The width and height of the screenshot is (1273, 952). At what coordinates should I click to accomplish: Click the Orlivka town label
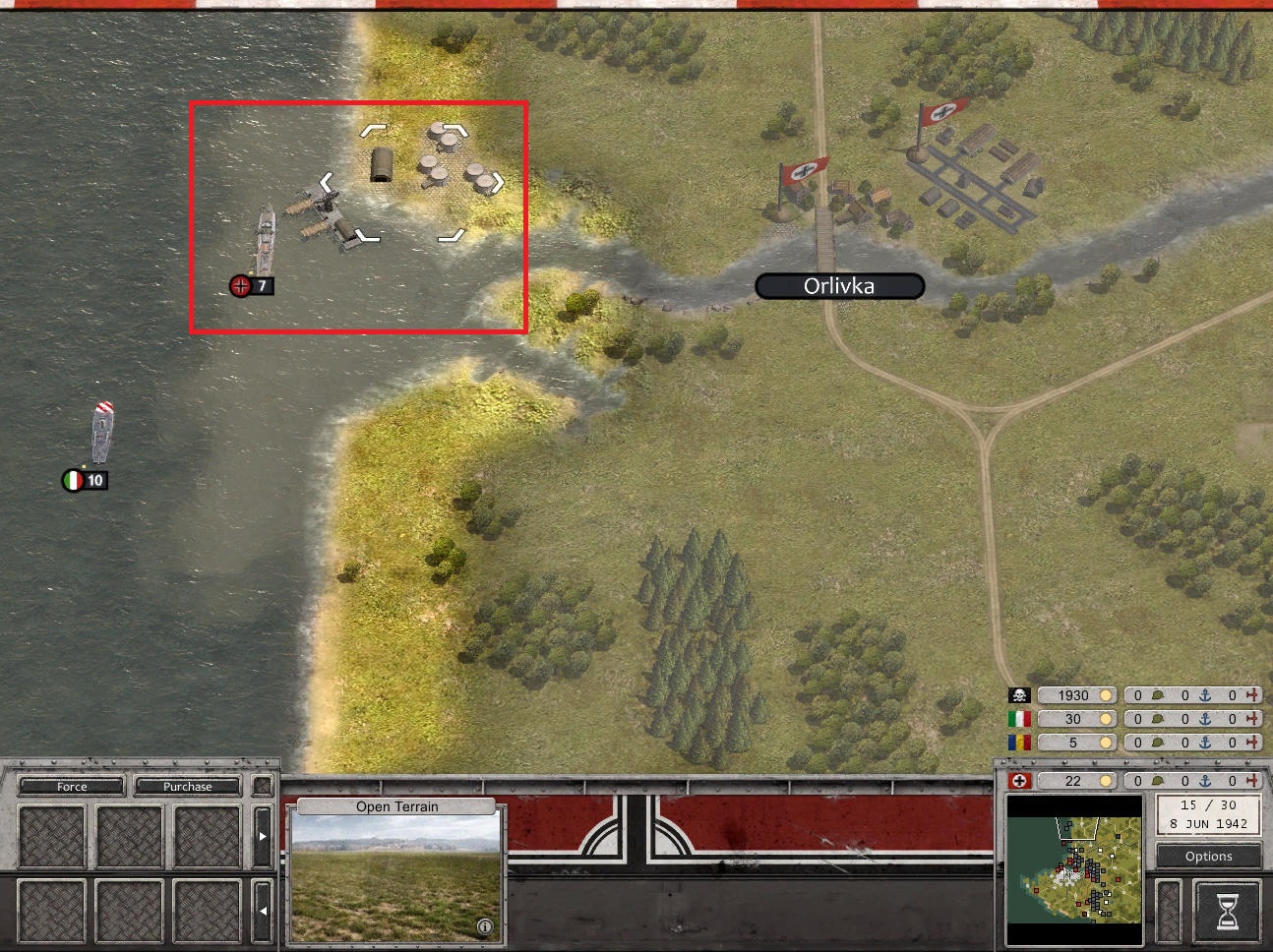point(839,286)
